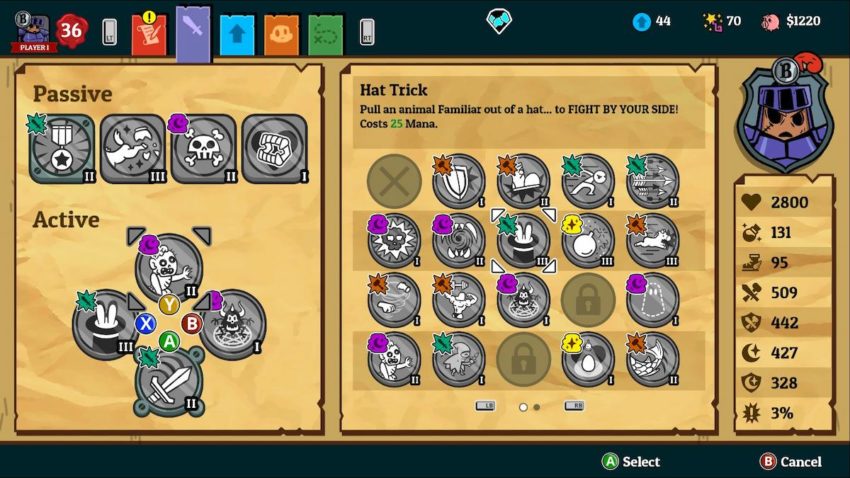Viewport: 850px width, 478px height.
Task: Pick the bomb skill icon
Action: pyautogui.click(x=588, y=240)
